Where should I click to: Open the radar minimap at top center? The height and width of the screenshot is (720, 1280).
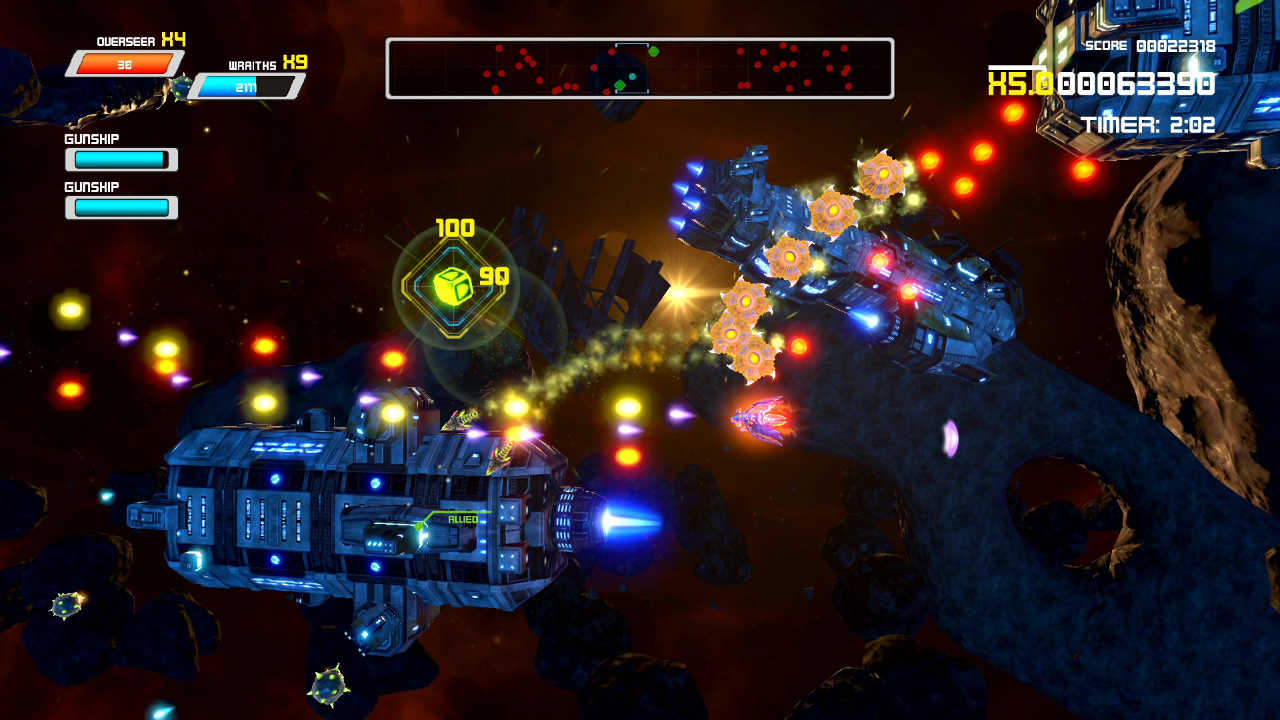pos(640,66)
